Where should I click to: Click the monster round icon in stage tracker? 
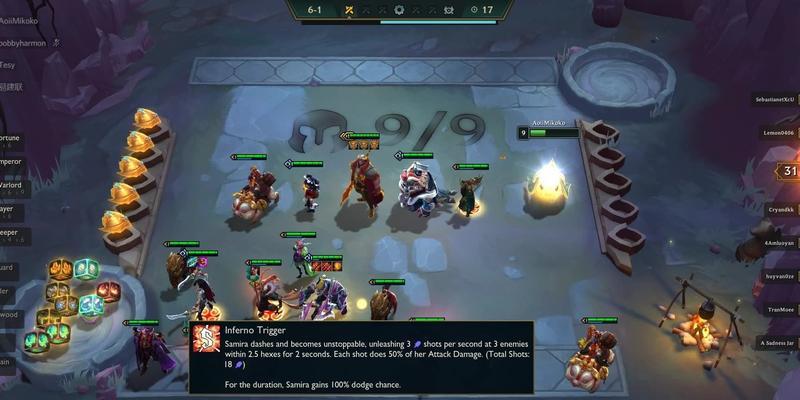click(x=451, y=9)
